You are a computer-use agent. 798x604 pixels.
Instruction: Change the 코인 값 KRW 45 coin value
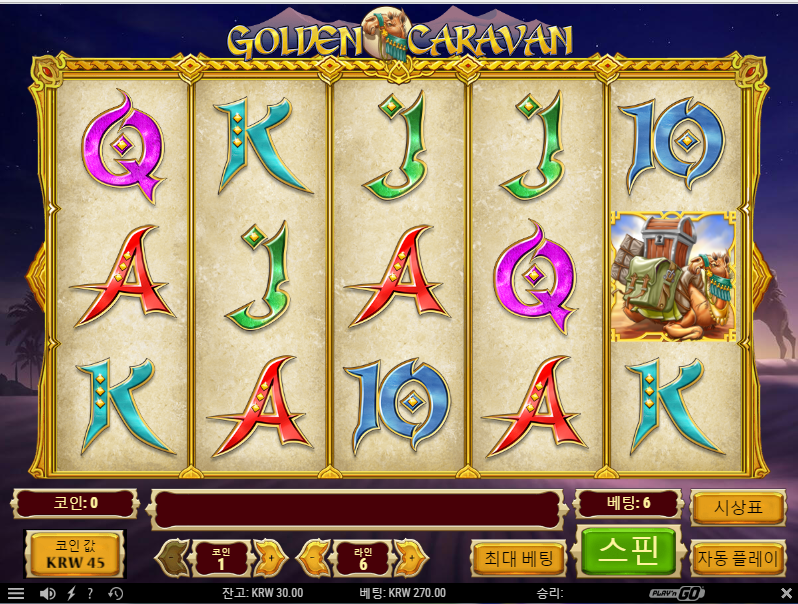point(74,555)
